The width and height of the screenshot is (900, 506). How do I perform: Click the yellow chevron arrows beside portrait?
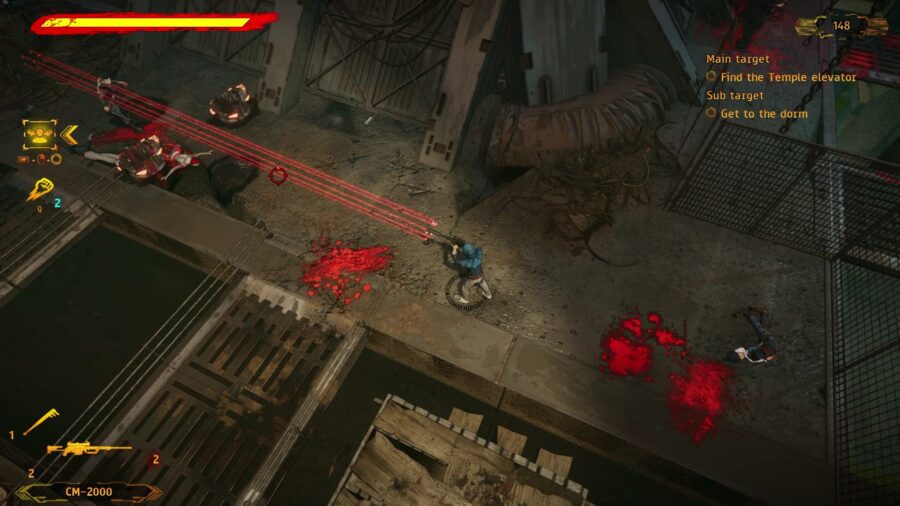(69, 133)
